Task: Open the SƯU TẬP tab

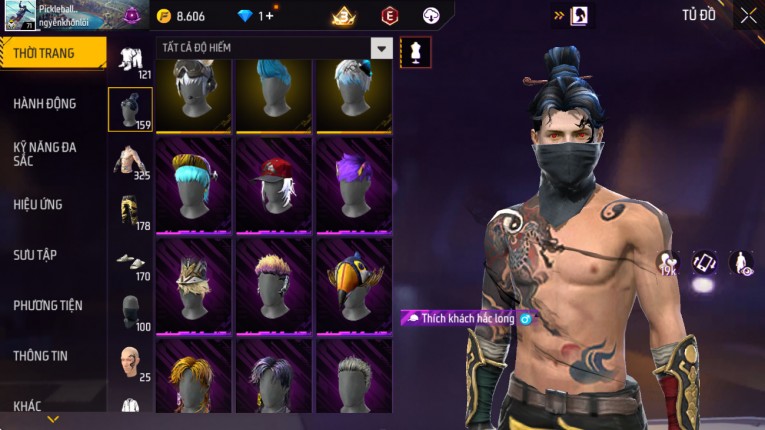Action: point(35,255)
